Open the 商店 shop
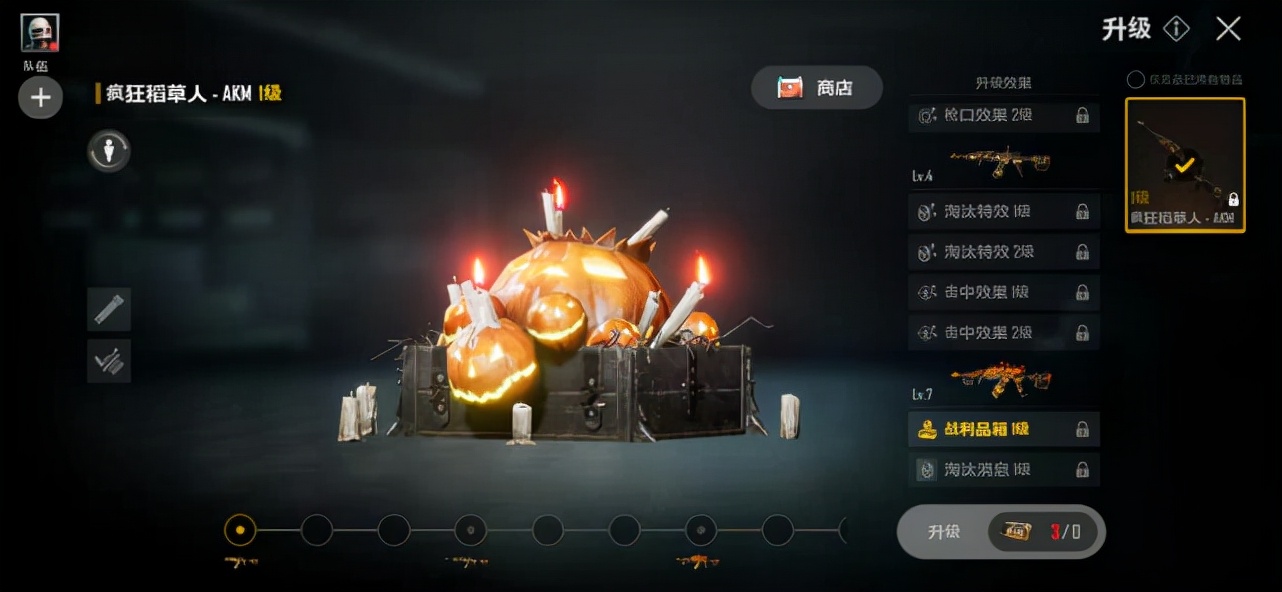This screenshot has height=592, width=1282. [816, 88]
